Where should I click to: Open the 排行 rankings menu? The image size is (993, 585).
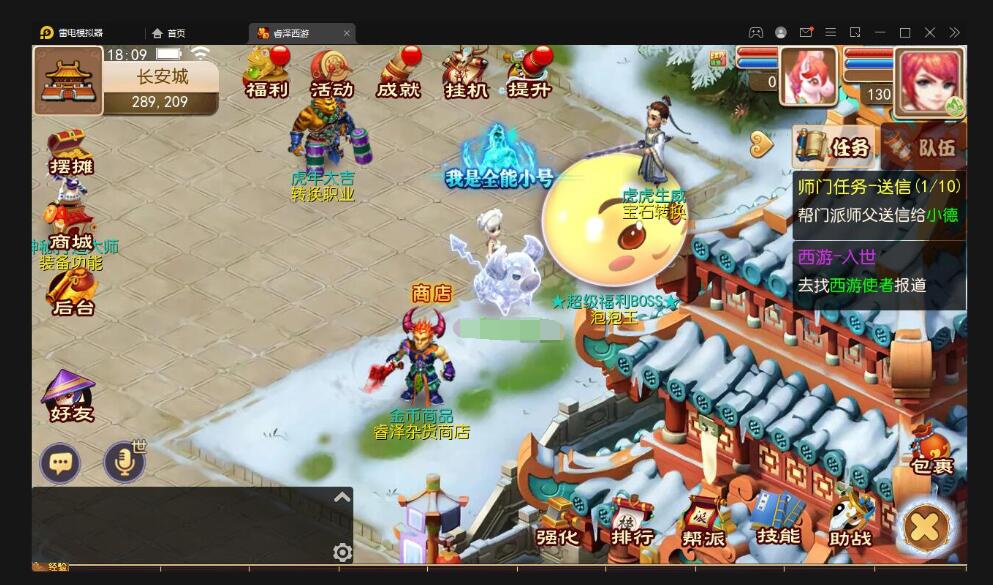click(632, 523)
